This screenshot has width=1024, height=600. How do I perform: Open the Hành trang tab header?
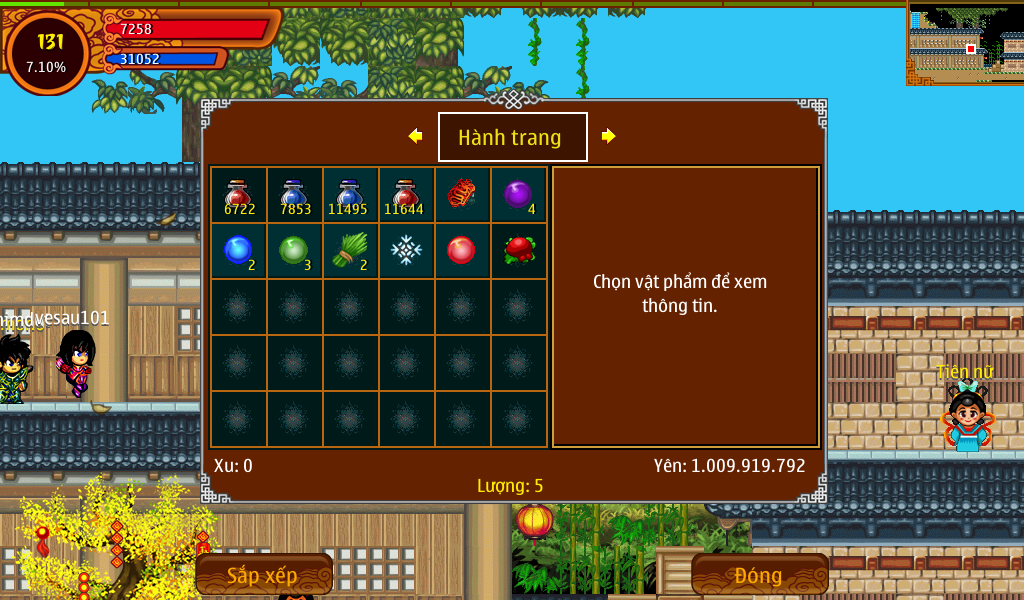pyautogui.click(x=512, y=137)
